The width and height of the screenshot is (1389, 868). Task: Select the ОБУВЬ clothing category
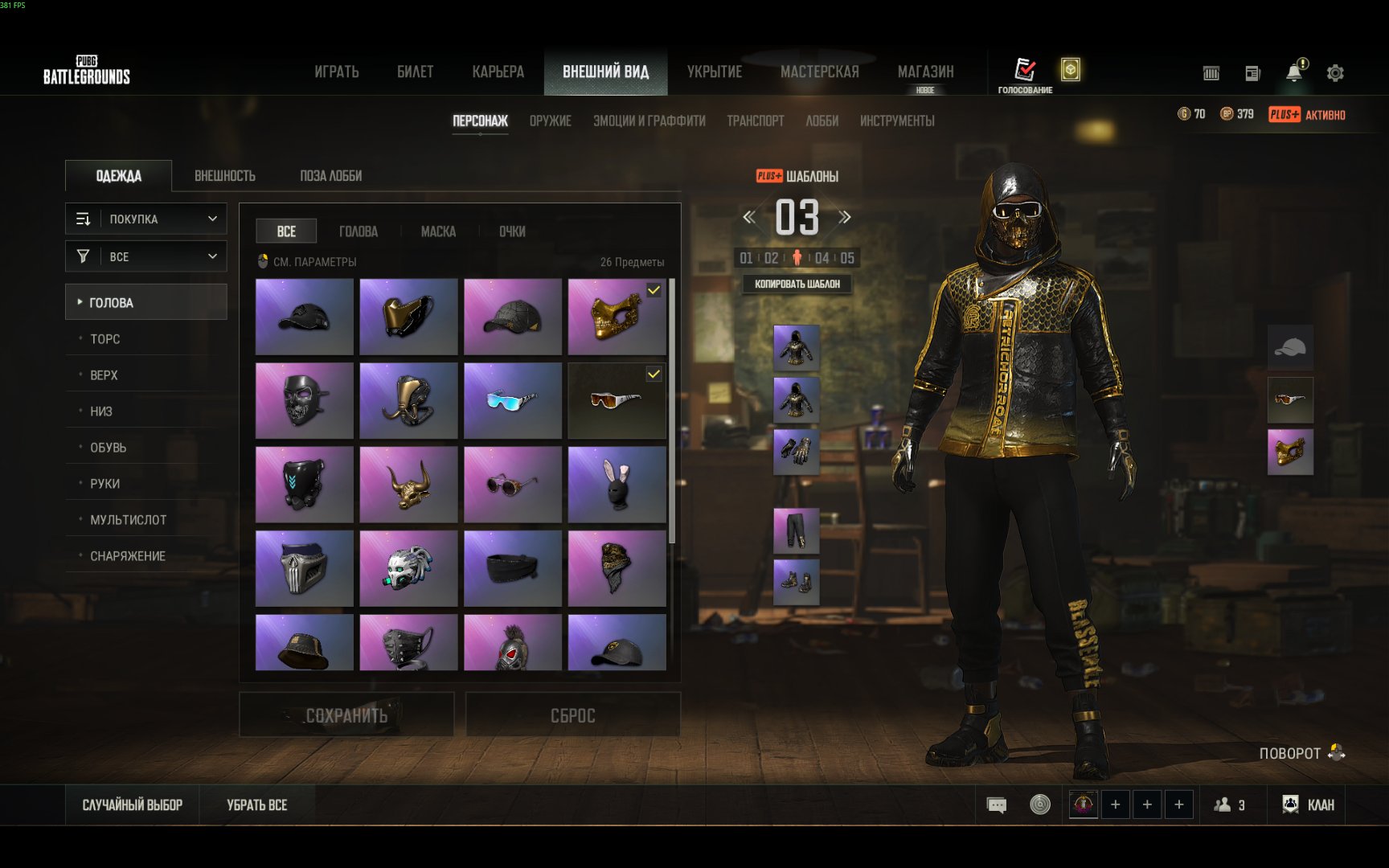(x=109, y=448)
